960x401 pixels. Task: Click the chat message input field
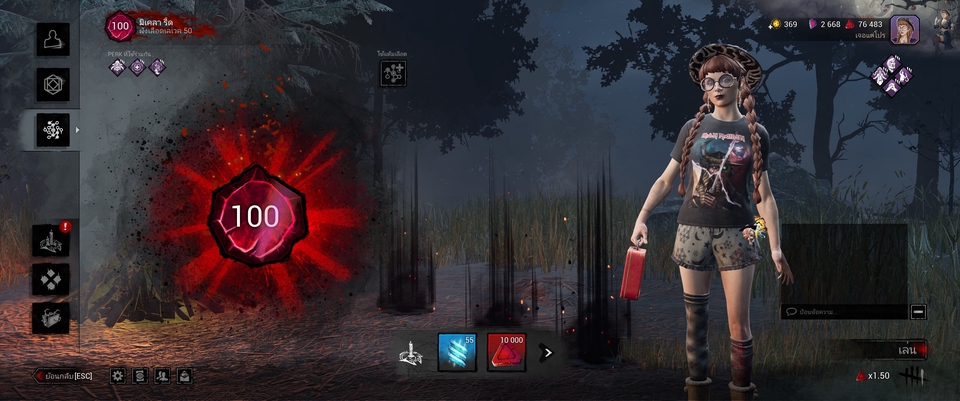point(845,312)
